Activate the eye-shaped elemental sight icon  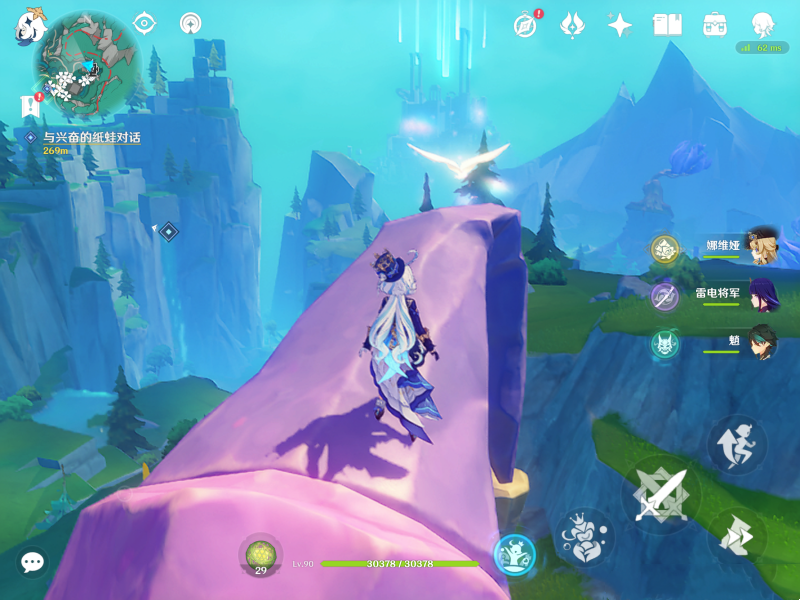[146, 23]
